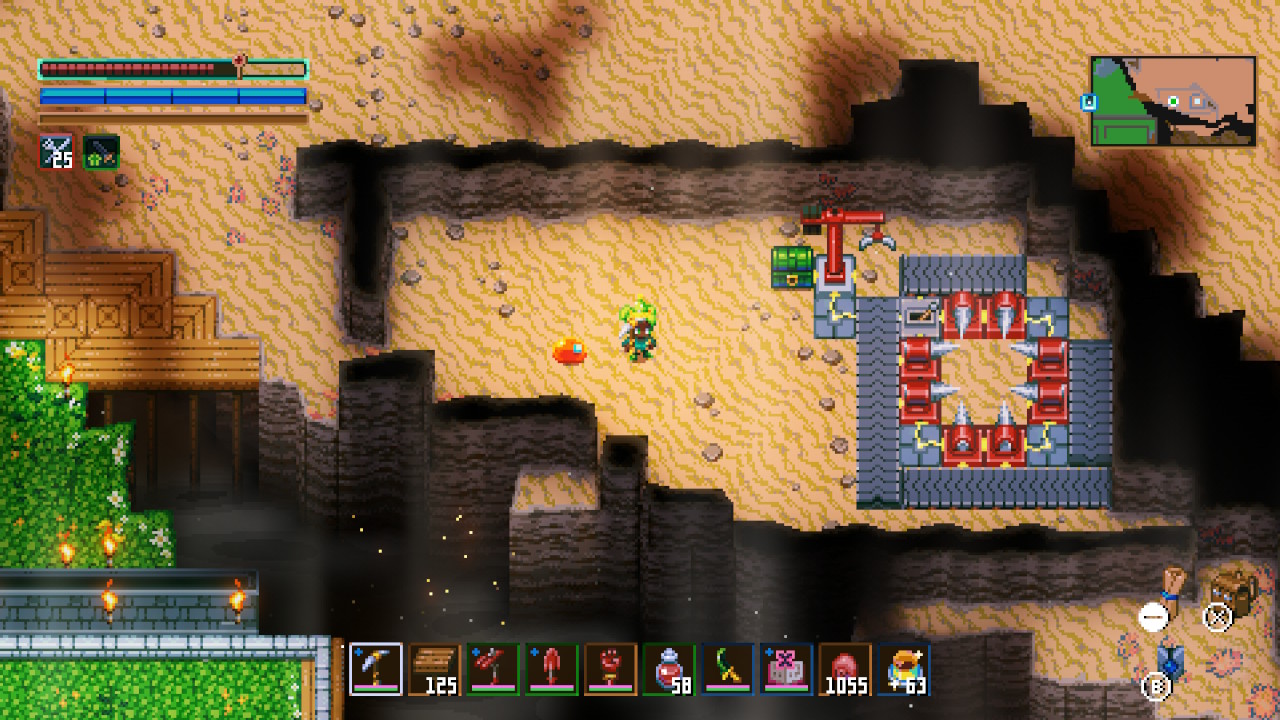Choose the red stack of 1055 slot
This screenshot has height=720, width=1280.
[845, 668]
